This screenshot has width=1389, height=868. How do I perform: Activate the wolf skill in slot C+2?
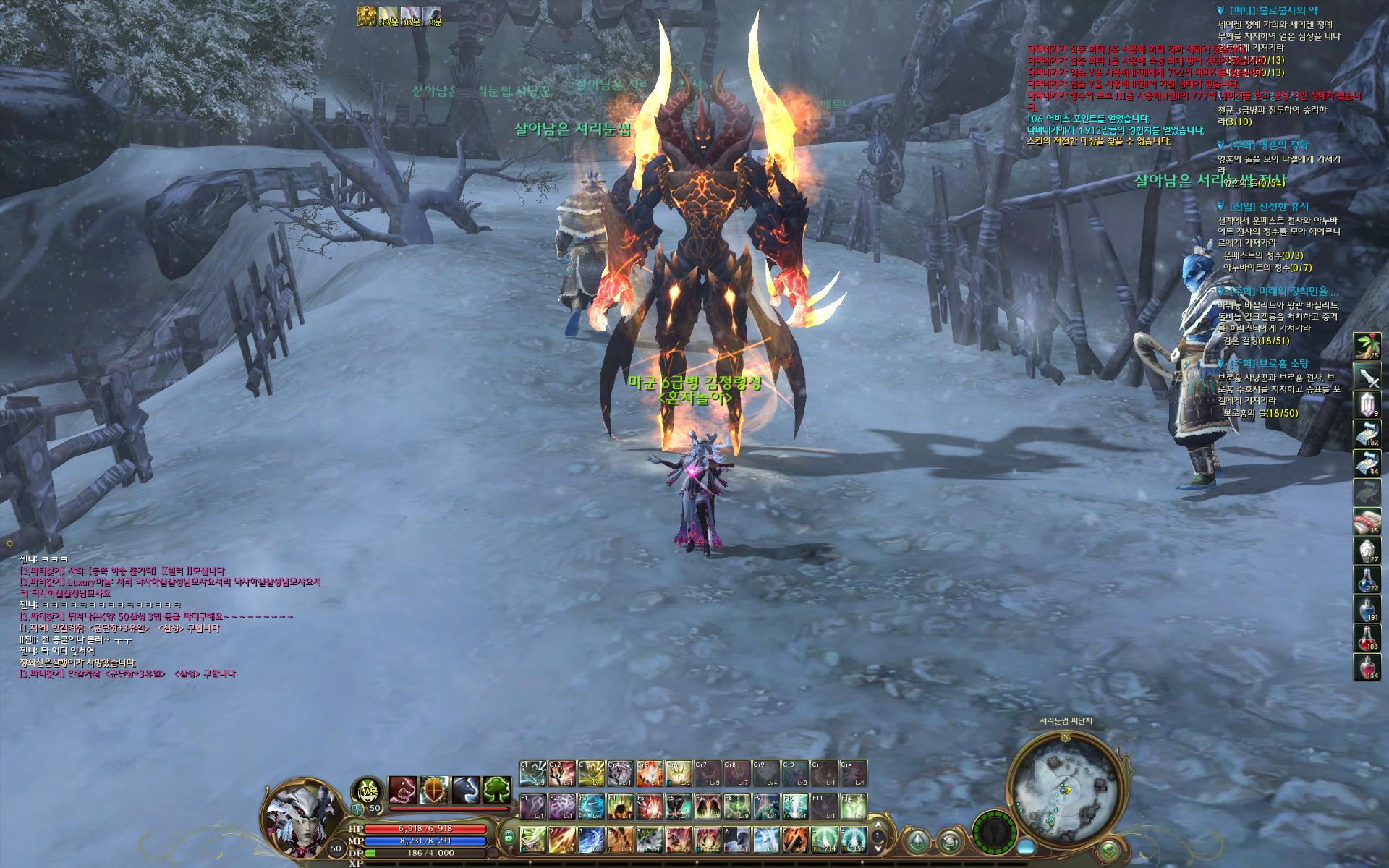point(562,773)
